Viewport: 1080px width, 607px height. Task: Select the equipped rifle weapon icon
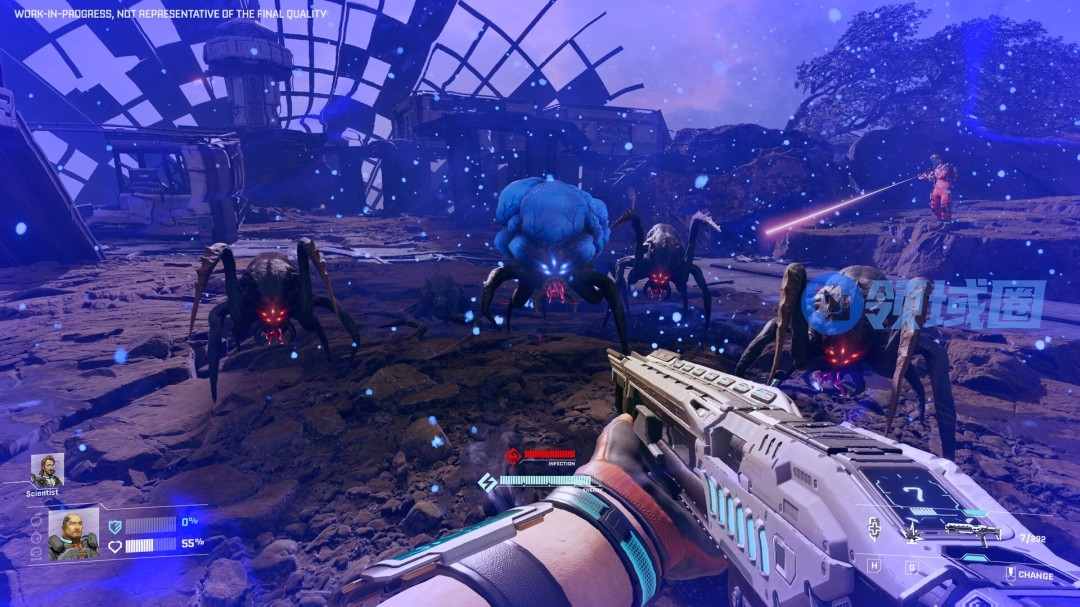coord(972,532)
